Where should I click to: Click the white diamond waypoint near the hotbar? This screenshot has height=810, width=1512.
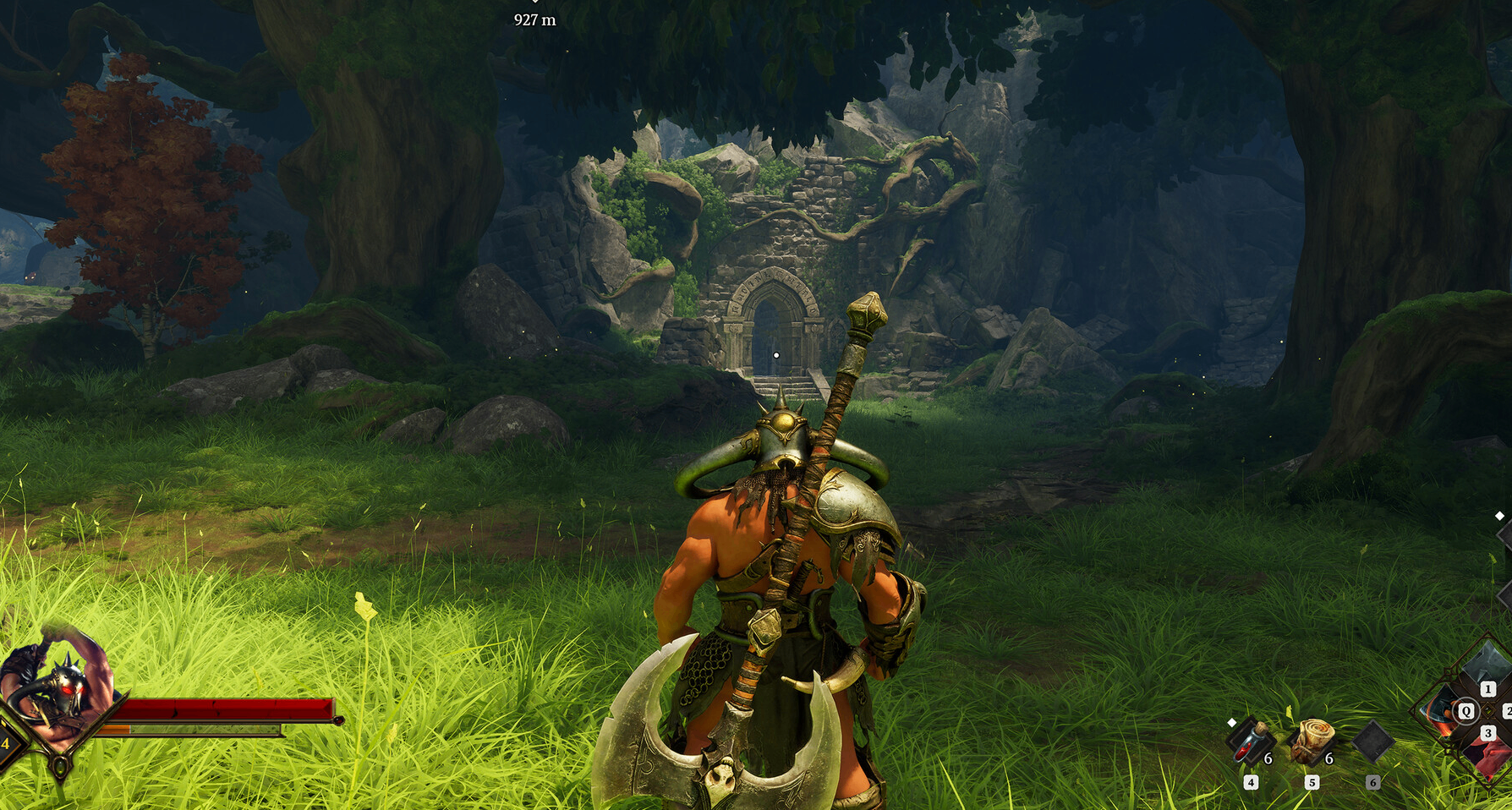[x=1232, y=723]
